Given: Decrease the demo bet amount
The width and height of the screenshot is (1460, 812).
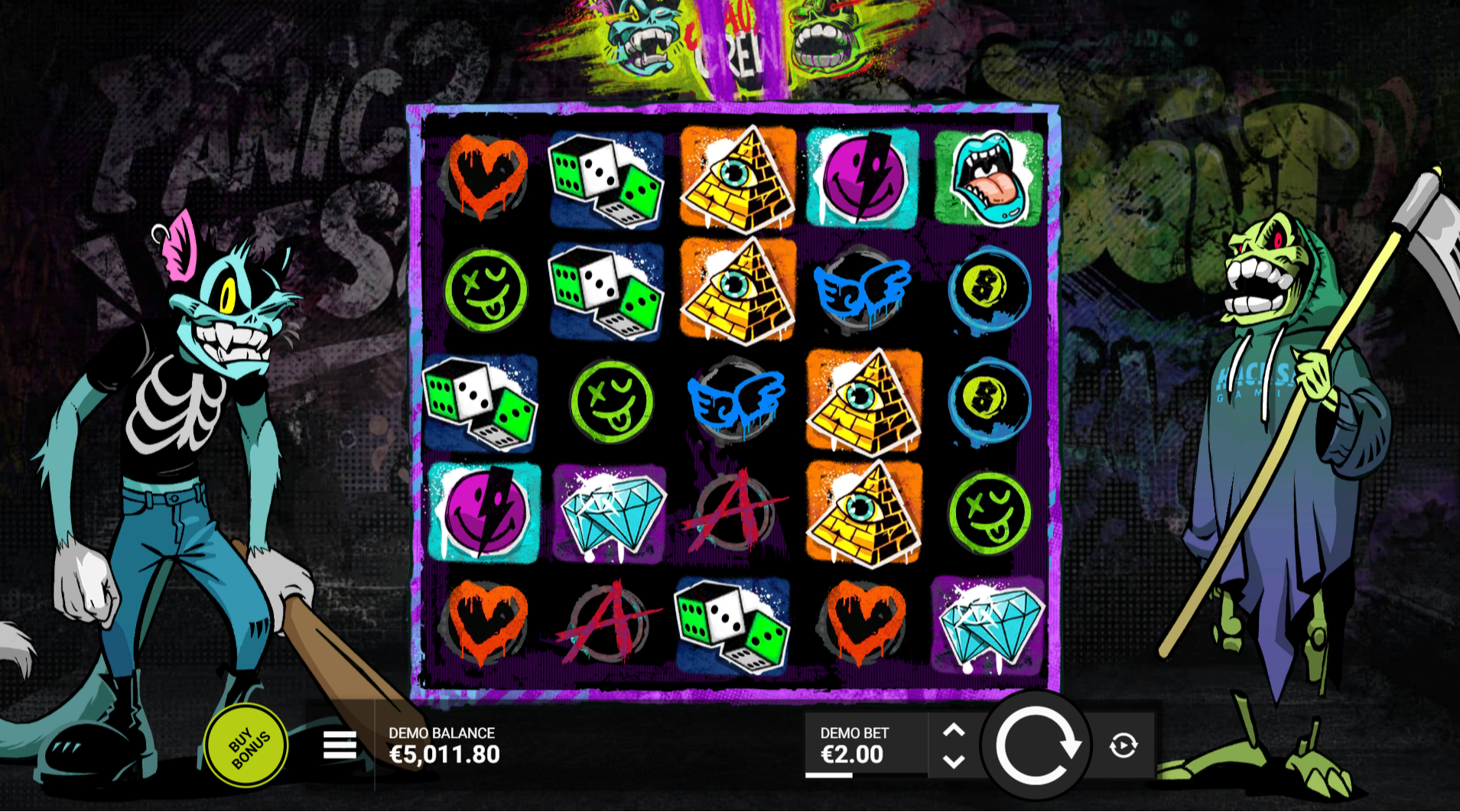Looking at the screenshot, I should (x=954, y=762).
